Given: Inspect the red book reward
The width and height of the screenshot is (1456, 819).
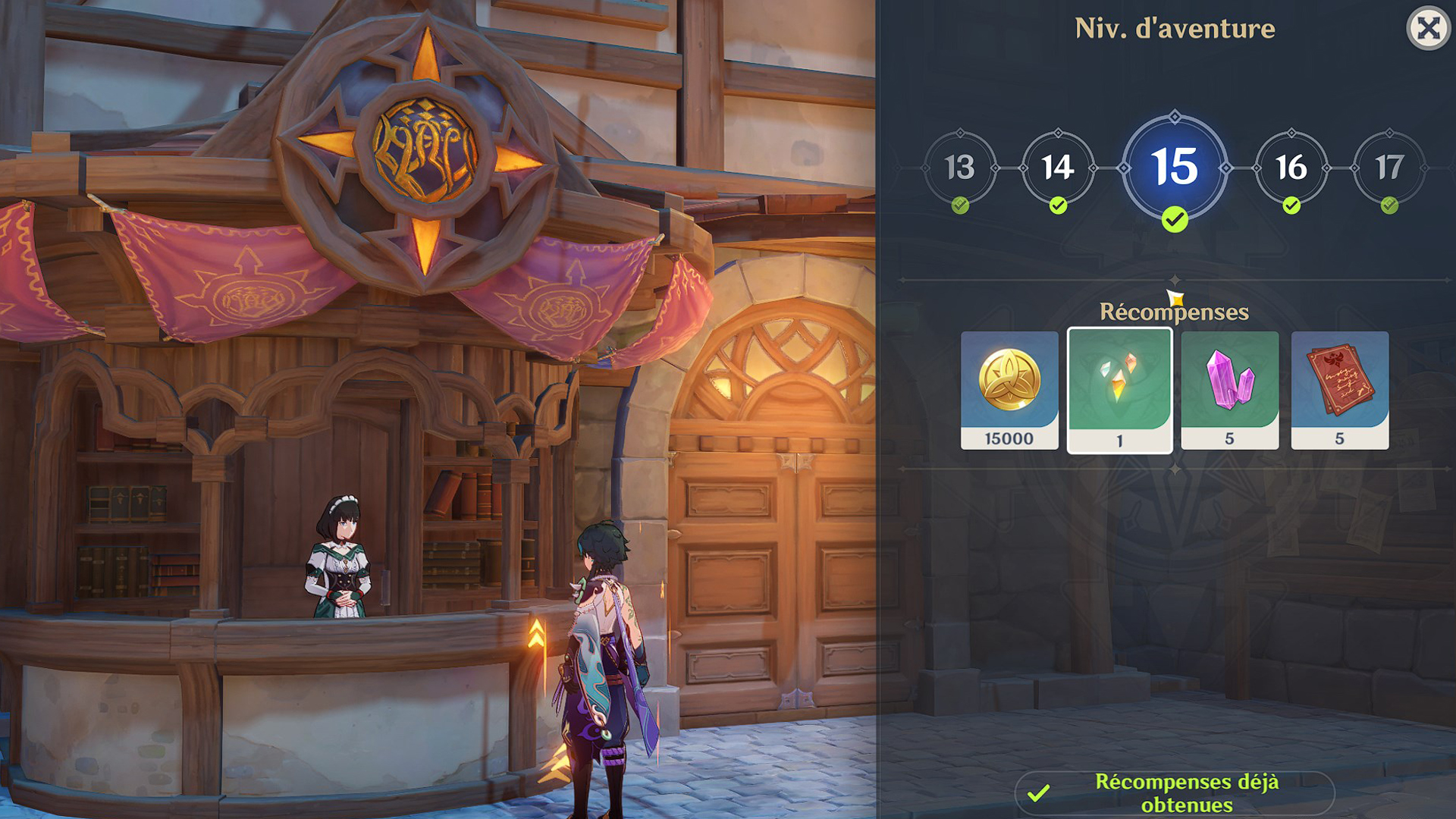Looking at the screenshot, I should (1339, 390).
